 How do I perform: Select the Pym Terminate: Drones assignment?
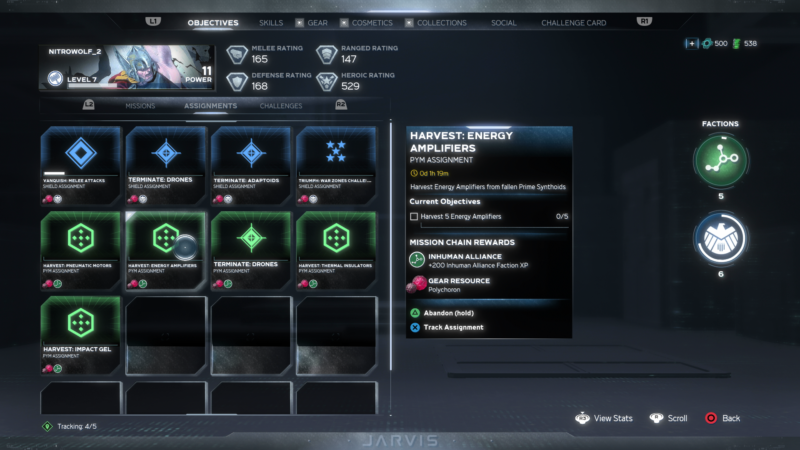[250, 250]
